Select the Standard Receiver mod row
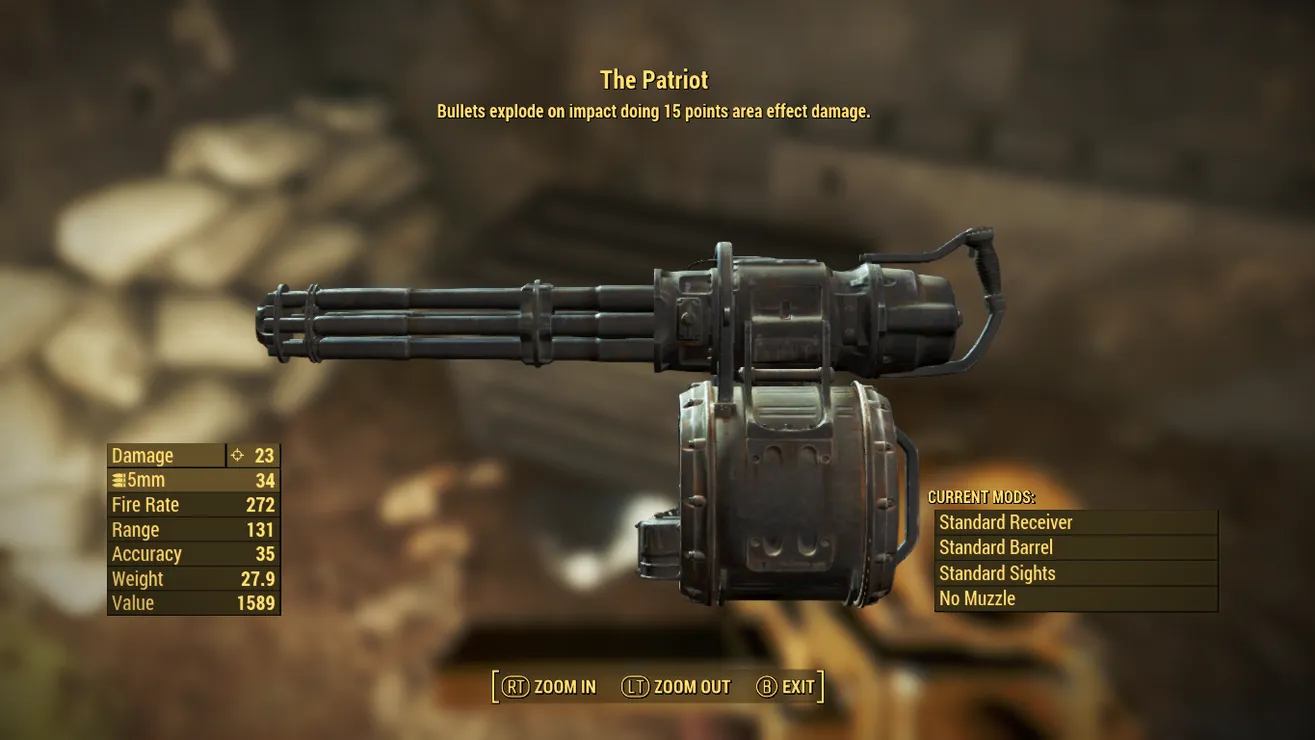The width and height of the screenshot is (1315, 740). tap(1075, 522)
